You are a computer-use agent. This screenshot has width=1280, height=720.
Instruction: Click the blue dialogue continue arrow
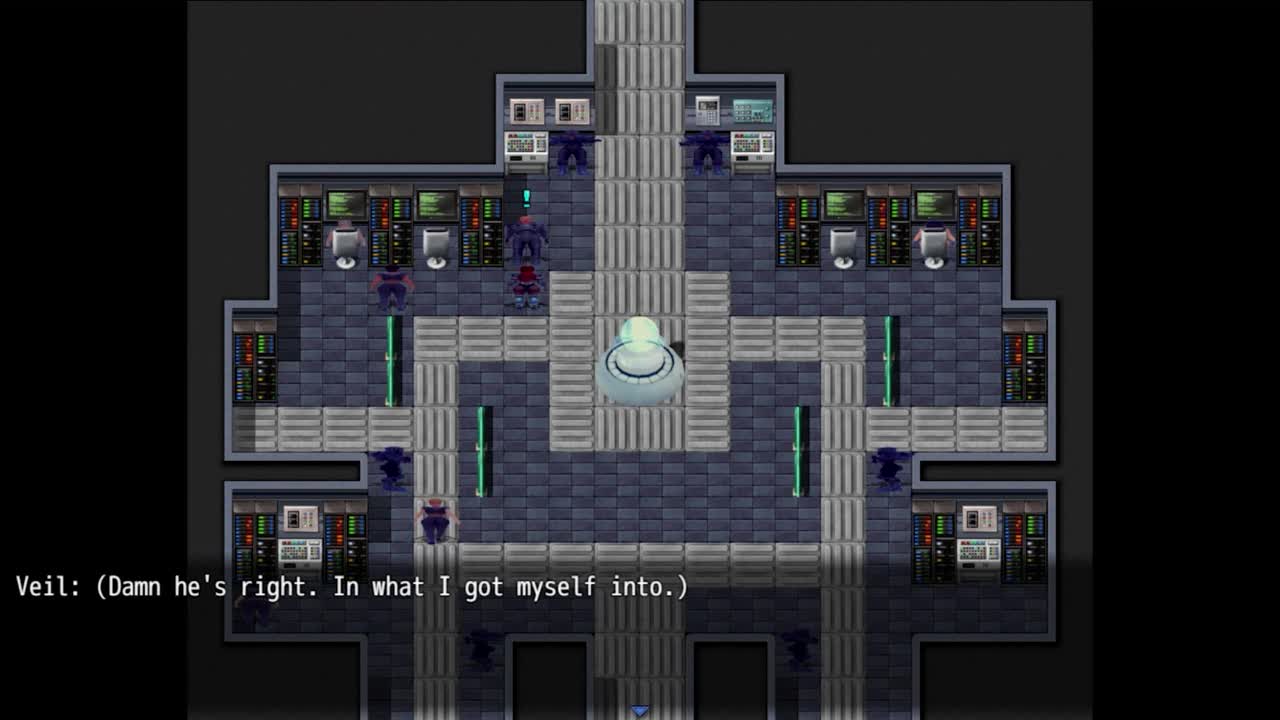[640, 710]
